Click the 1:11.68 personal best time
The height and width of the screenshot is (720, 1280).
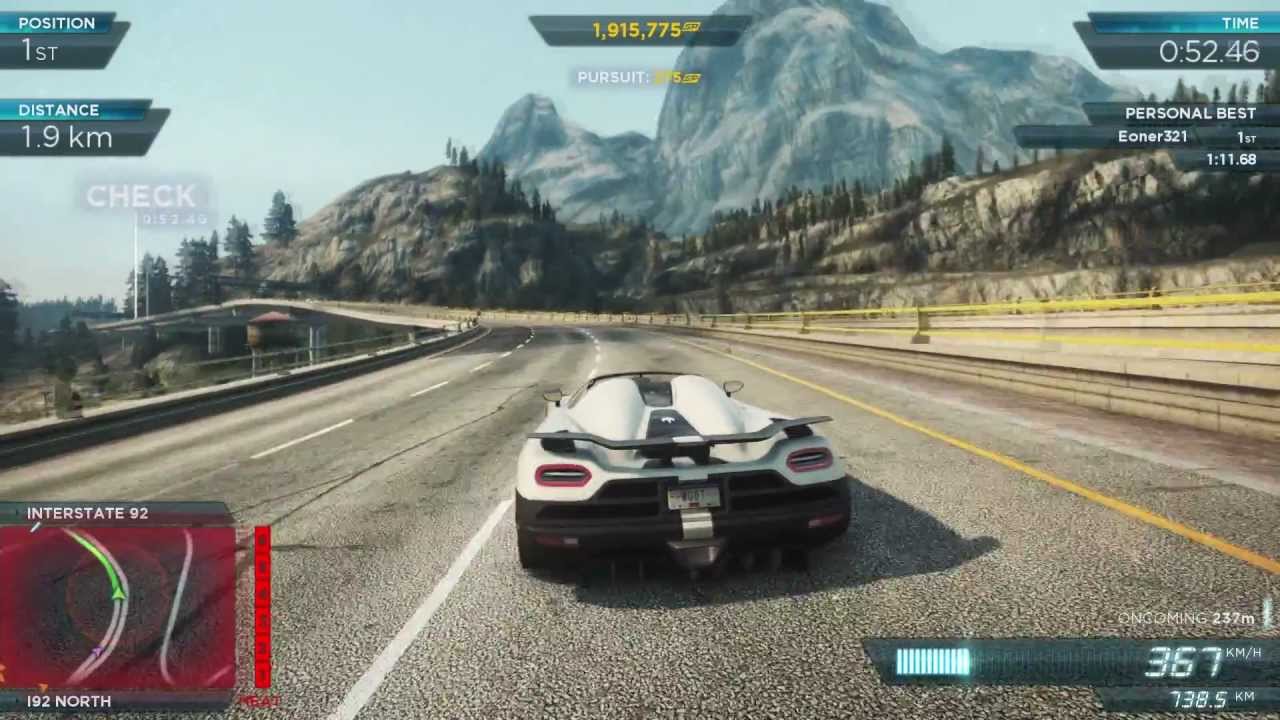1230,158
